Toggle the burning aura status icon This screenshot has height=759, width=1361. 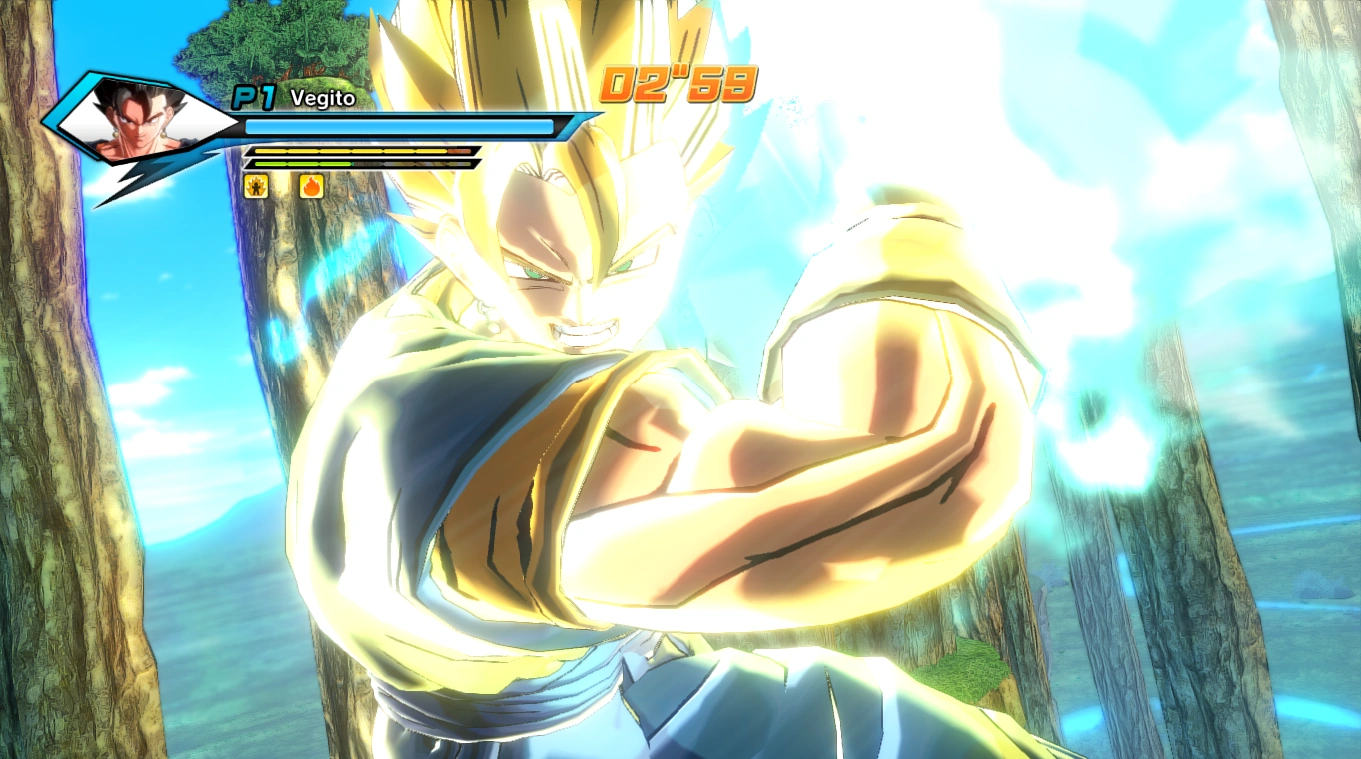coord(309,186)
